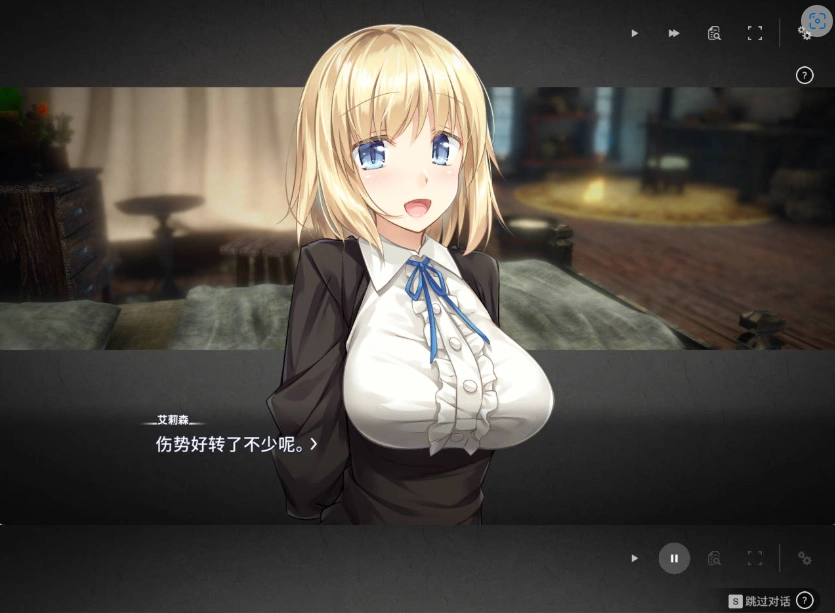Open the dialogue log icon beside the fast-forward button
The image size is (835, 613).
coord(714,33)
